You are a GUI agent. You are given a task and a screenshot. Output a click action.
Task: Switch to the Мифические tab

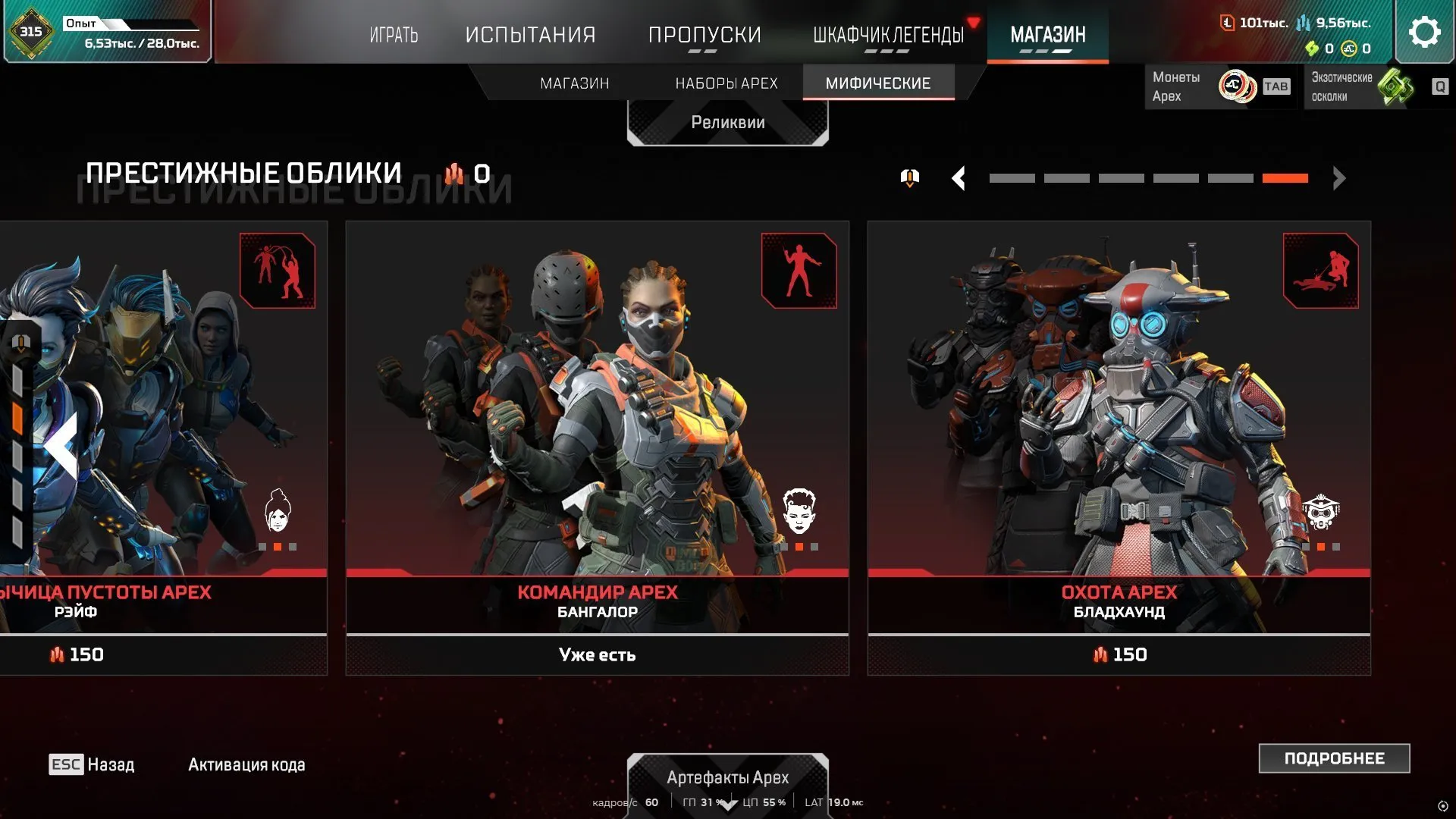pyautogui.click(x=879, y=83)
